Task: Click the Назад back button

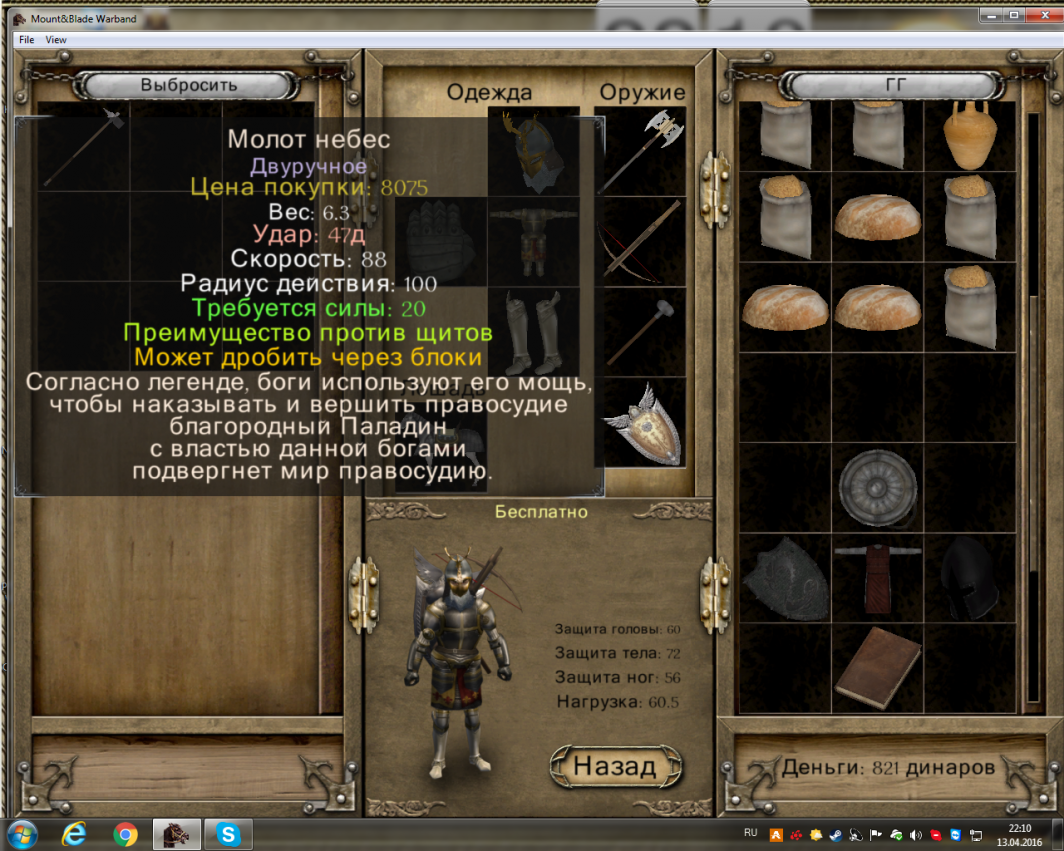Action: 615,766
